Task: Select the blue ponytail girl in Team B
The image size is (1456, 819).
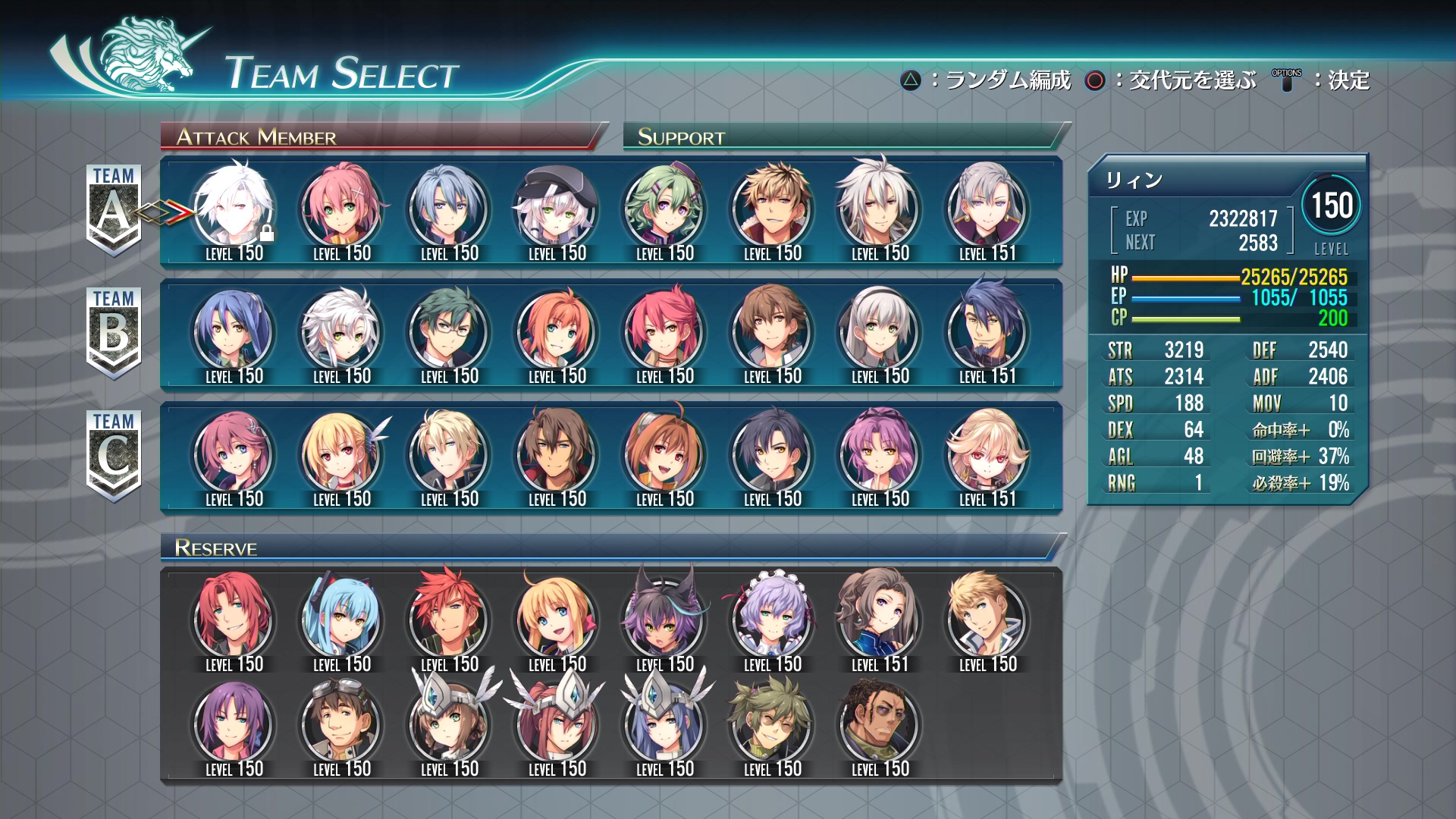Action: [x=234, y=331]
